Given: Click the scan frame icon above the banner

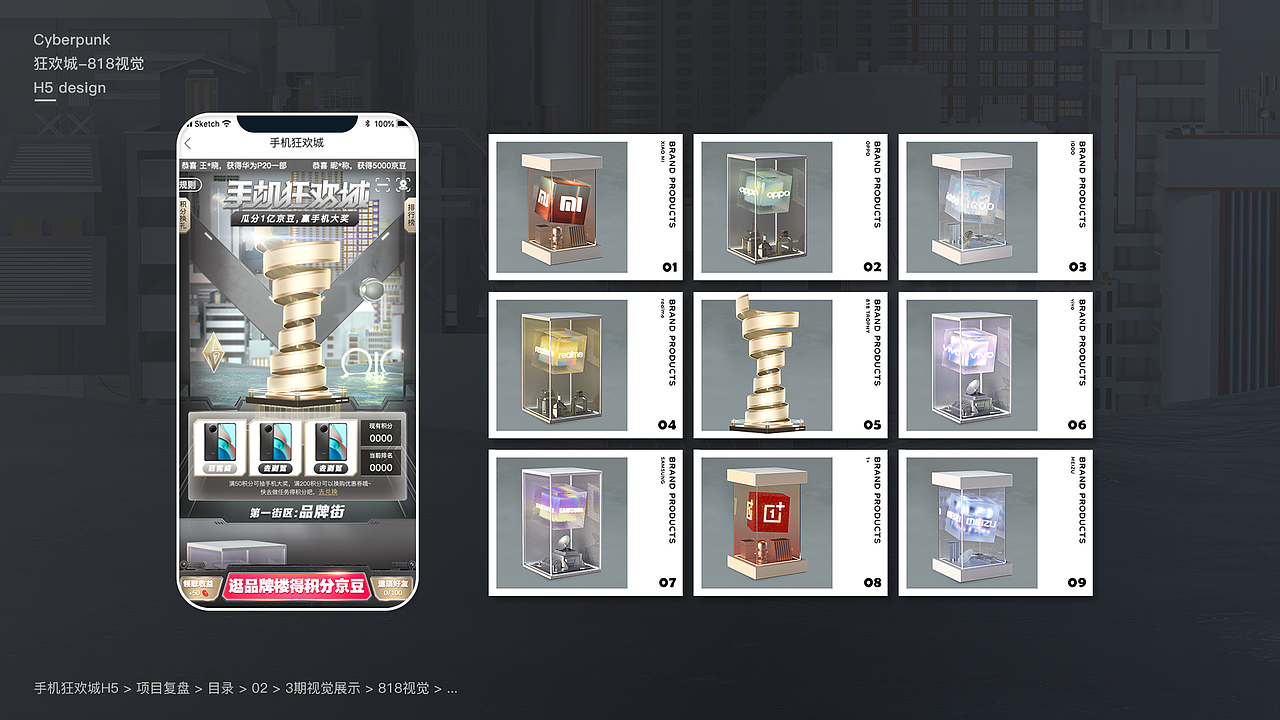Looking at the screenshot, I should coord(384,187).
